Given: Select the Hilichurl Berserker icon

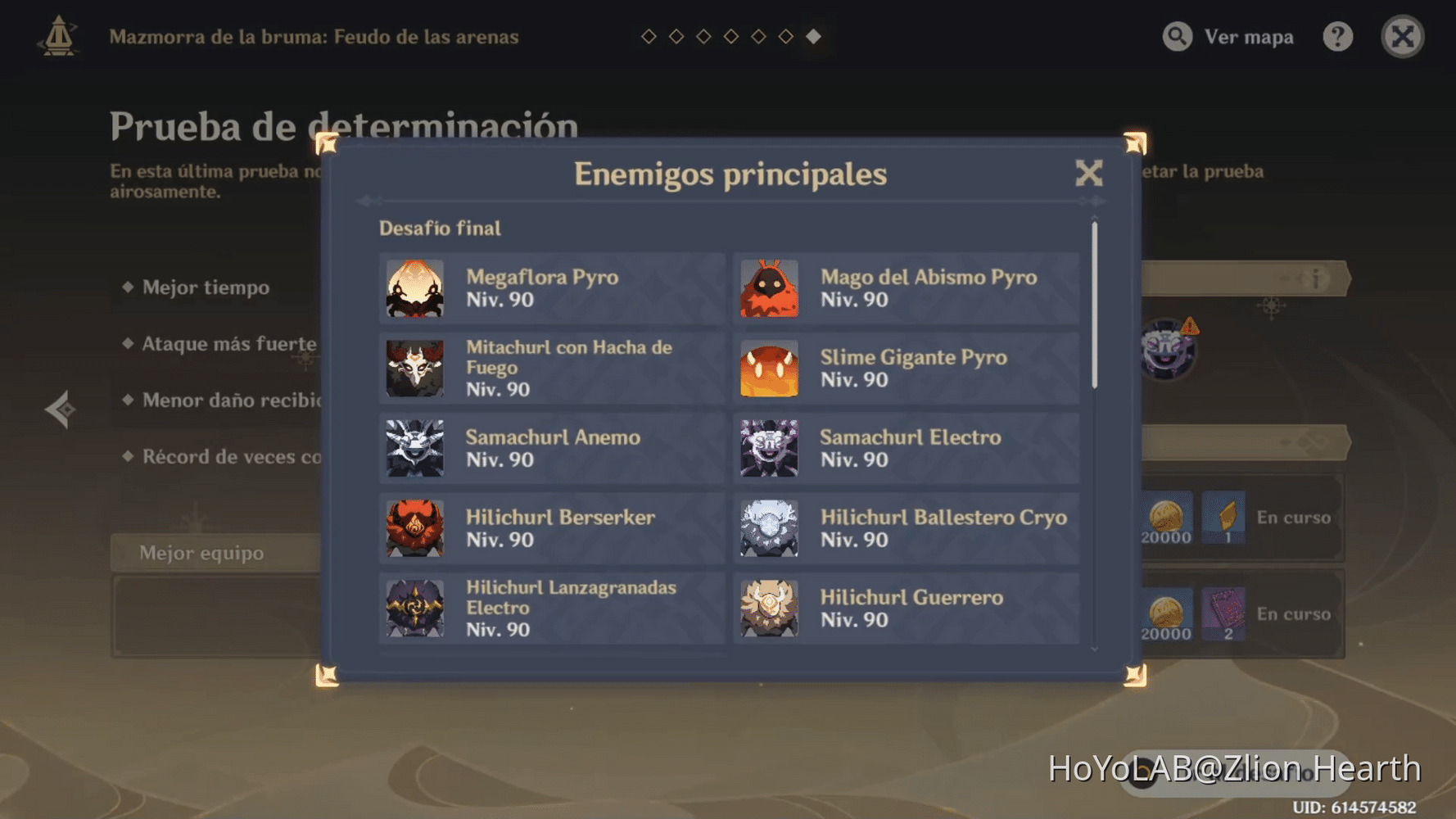Looking at the screenshot, I should click(x=414, y=528).
